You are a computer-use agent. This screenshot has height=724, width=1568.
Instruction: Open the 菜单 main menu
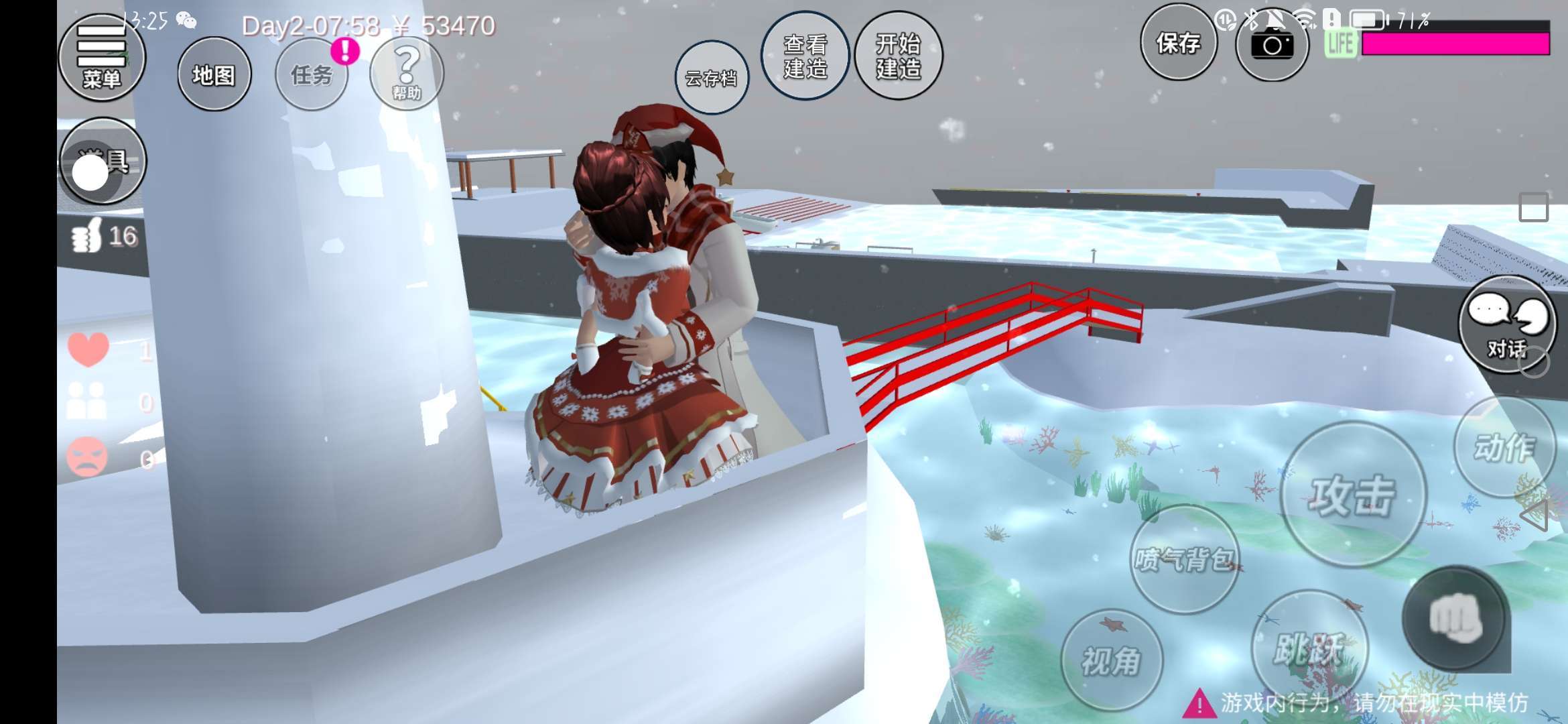(102, 59)
